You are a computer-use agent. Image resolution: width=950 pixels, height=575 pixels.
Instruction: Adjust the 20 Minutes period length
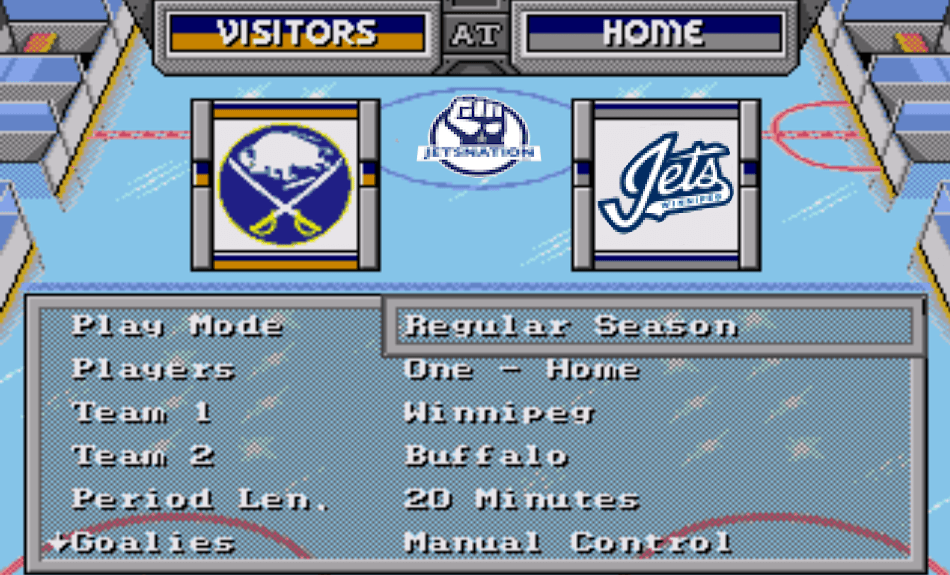pyautogui.click(x=521, y=499)
